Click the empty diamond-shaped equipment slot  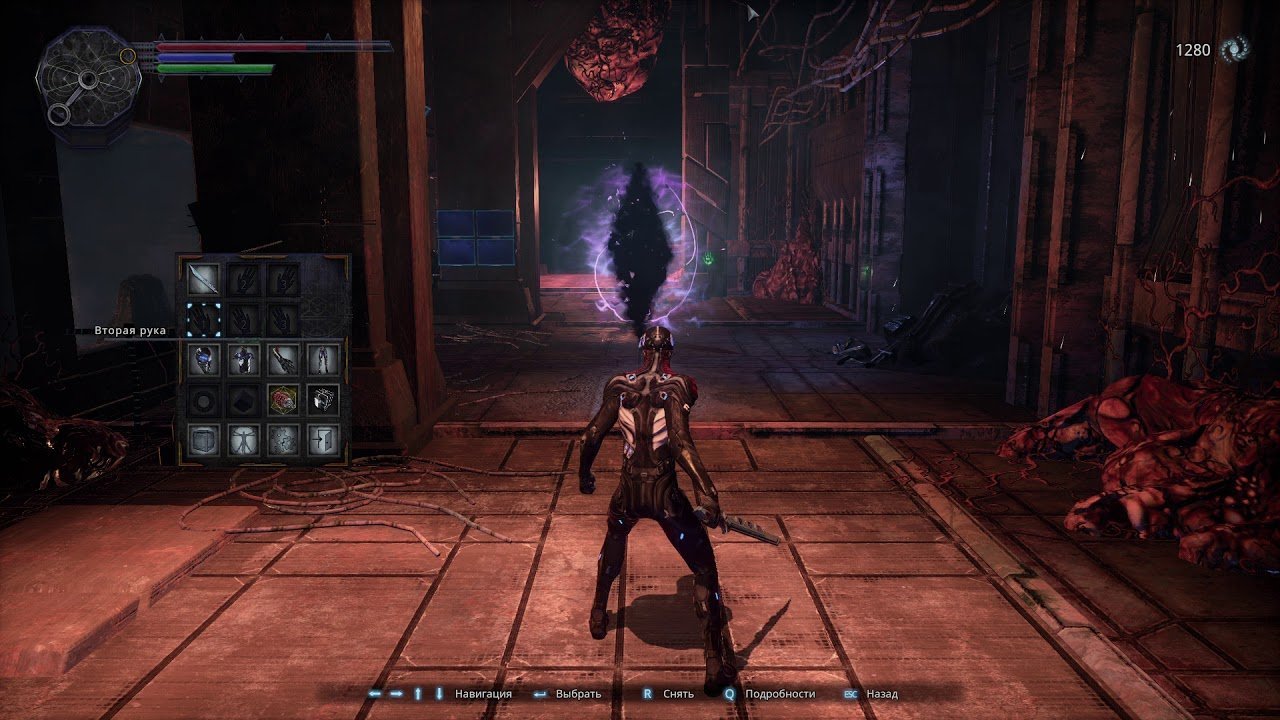[243, 399]
